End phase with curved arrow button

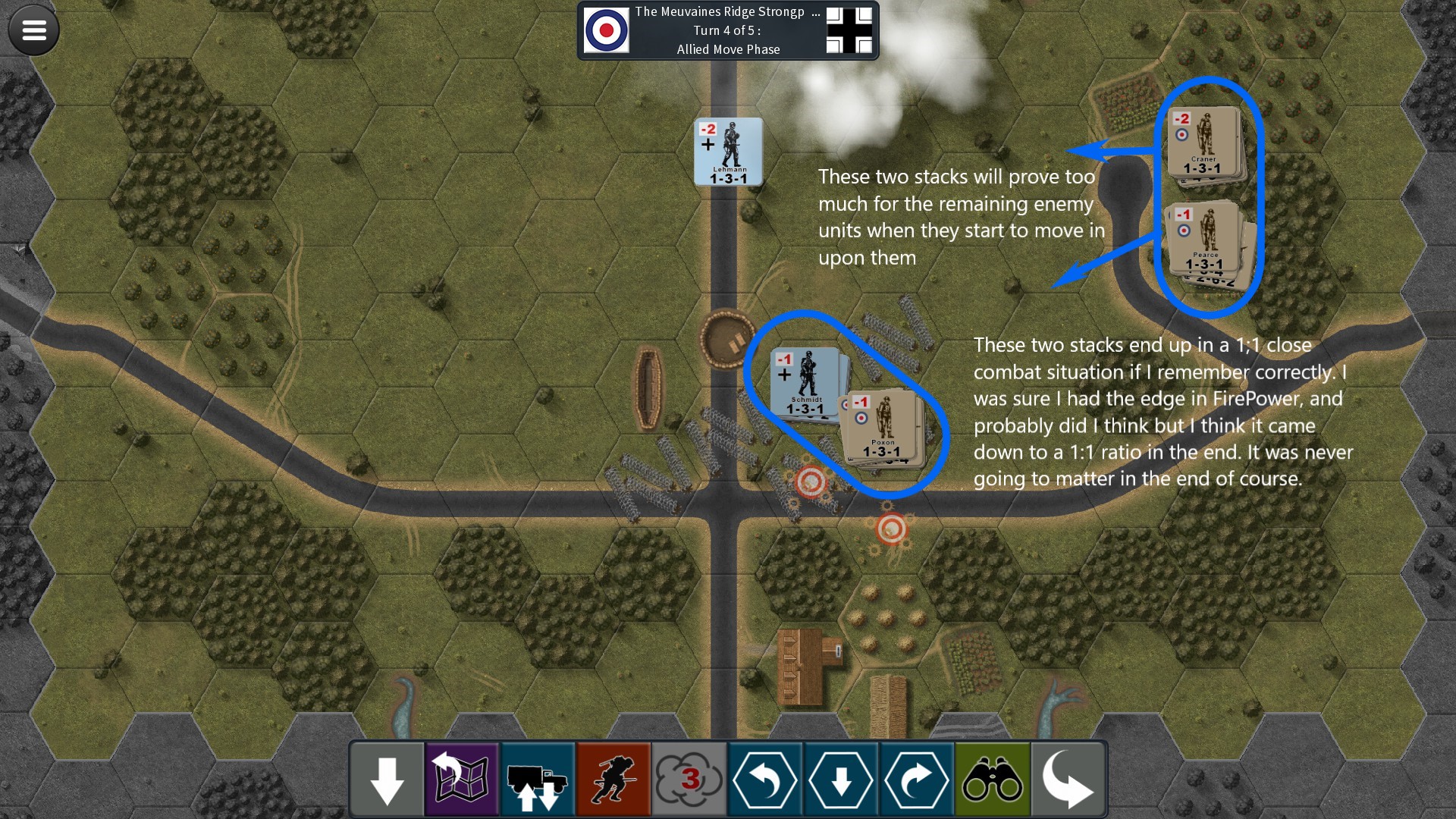[x=1068, y=780]
